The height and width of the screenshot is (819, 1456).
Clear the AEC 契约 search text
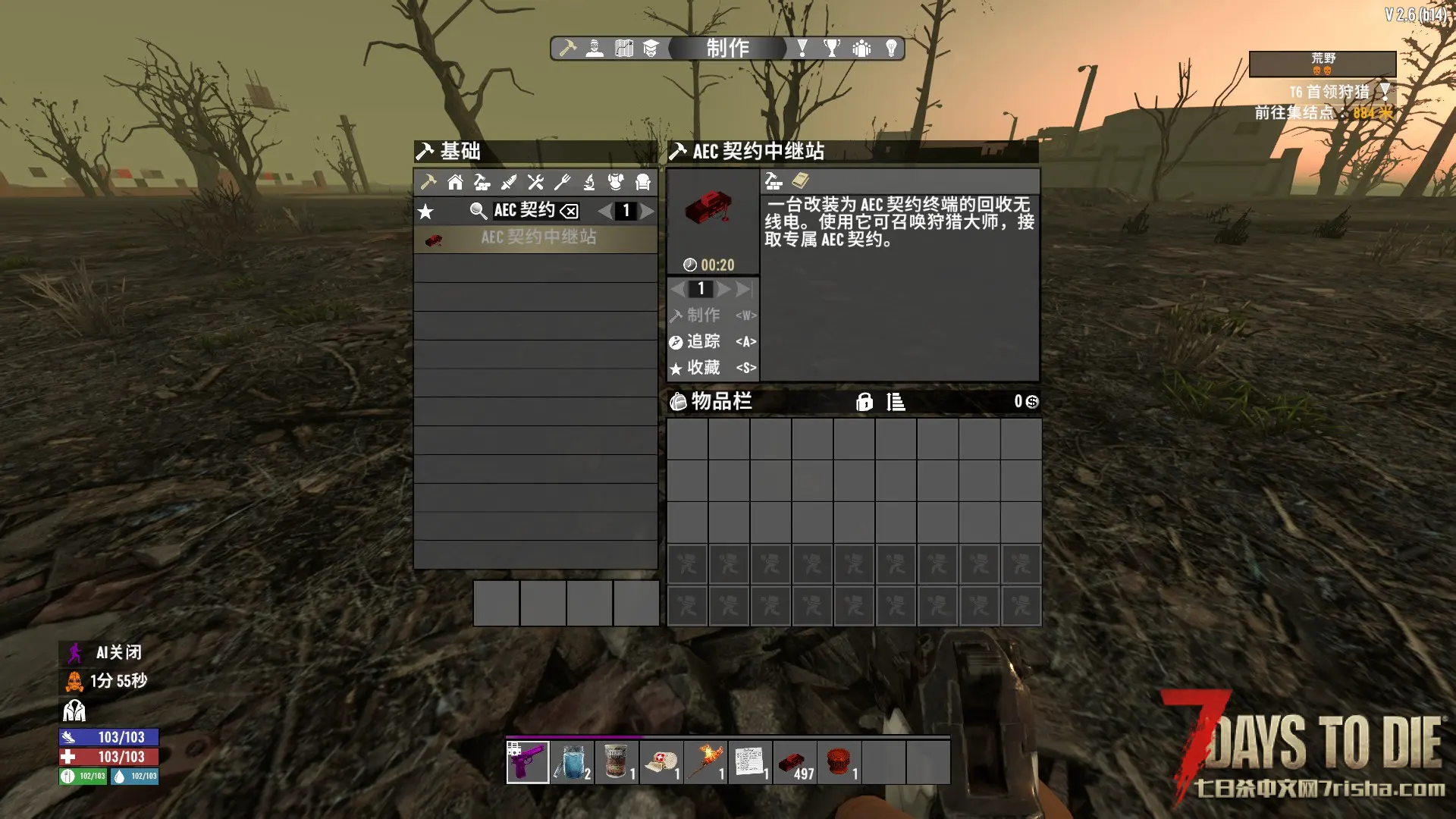[x=570, y=212]
